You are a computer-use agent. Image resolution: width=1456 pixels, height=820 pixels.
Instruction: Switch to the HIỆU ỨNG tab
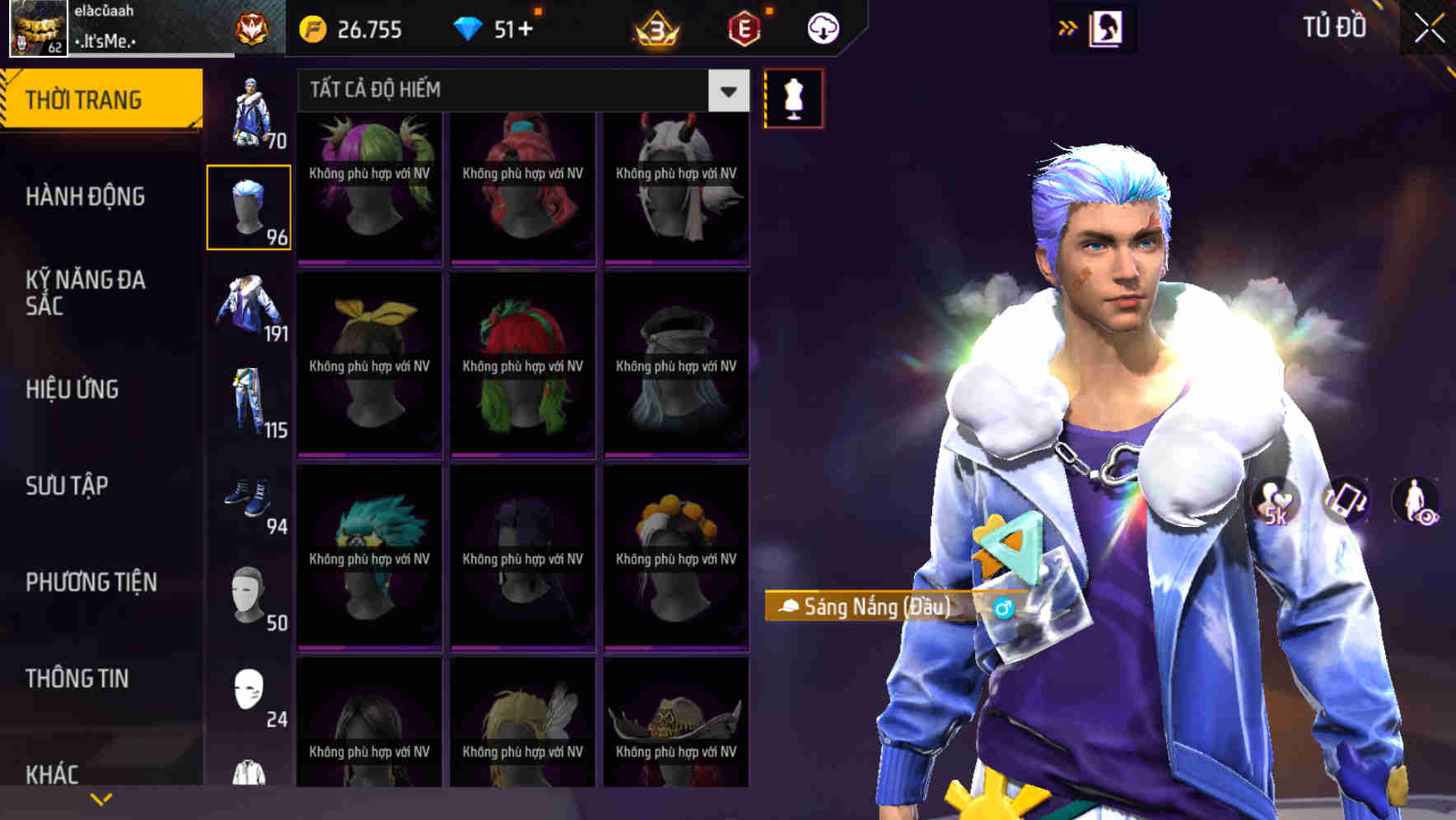pos(71,389)
